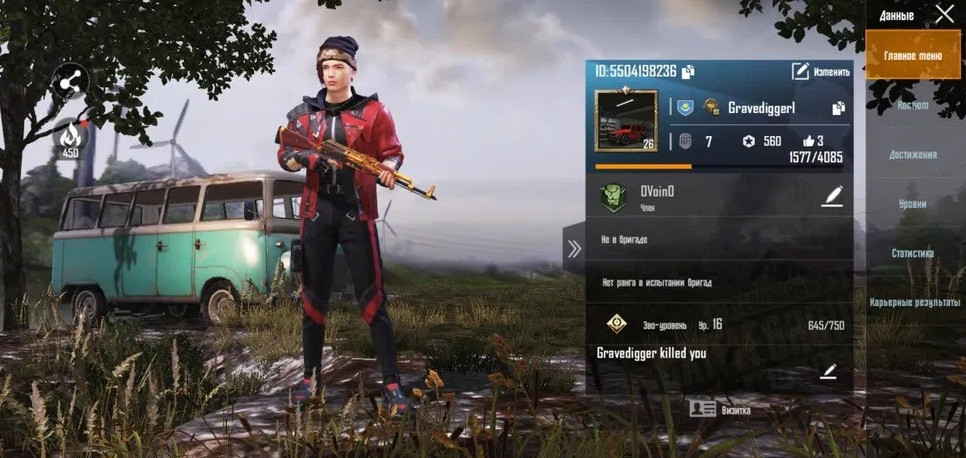966x458 pixels.
Task: Open the Уровни tab
Action: [x=912, y=204]
